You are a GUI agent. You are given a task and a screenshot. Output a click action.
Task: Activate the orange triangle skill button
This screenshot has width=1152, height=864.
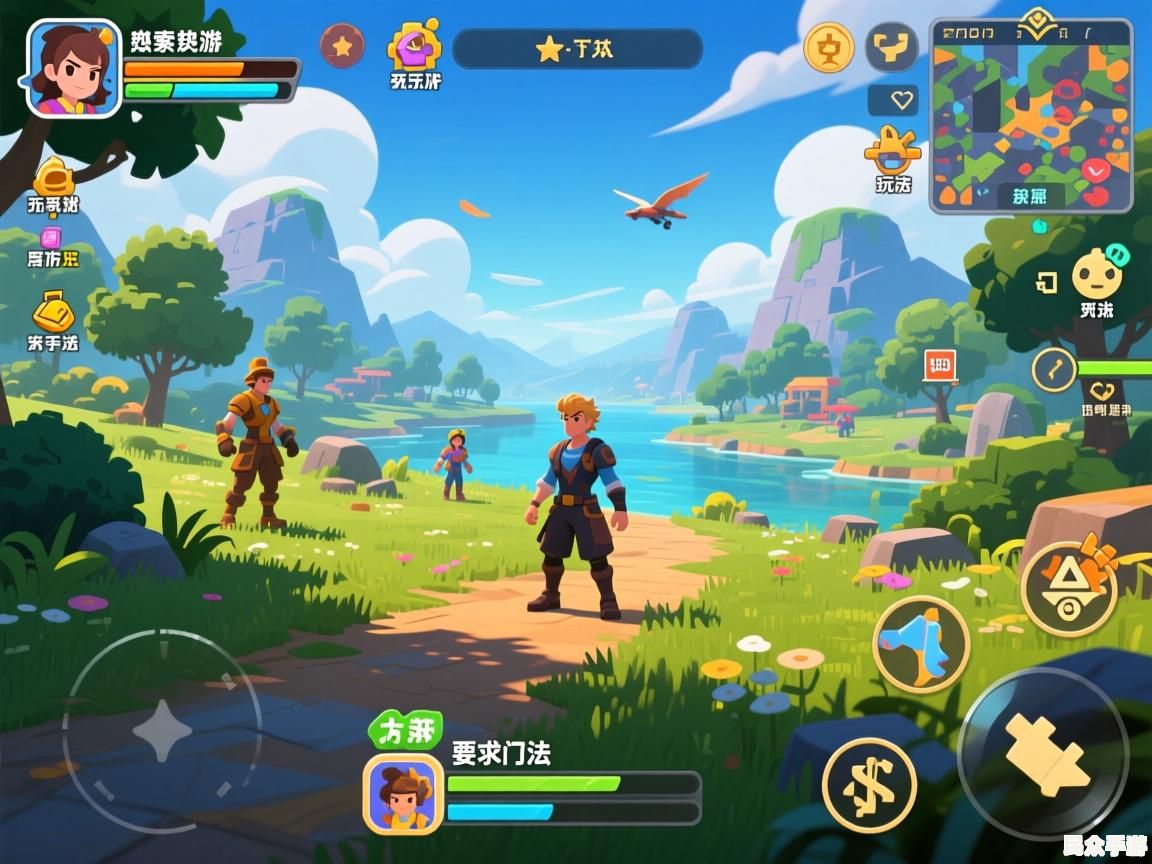[x=1069, y=589]
